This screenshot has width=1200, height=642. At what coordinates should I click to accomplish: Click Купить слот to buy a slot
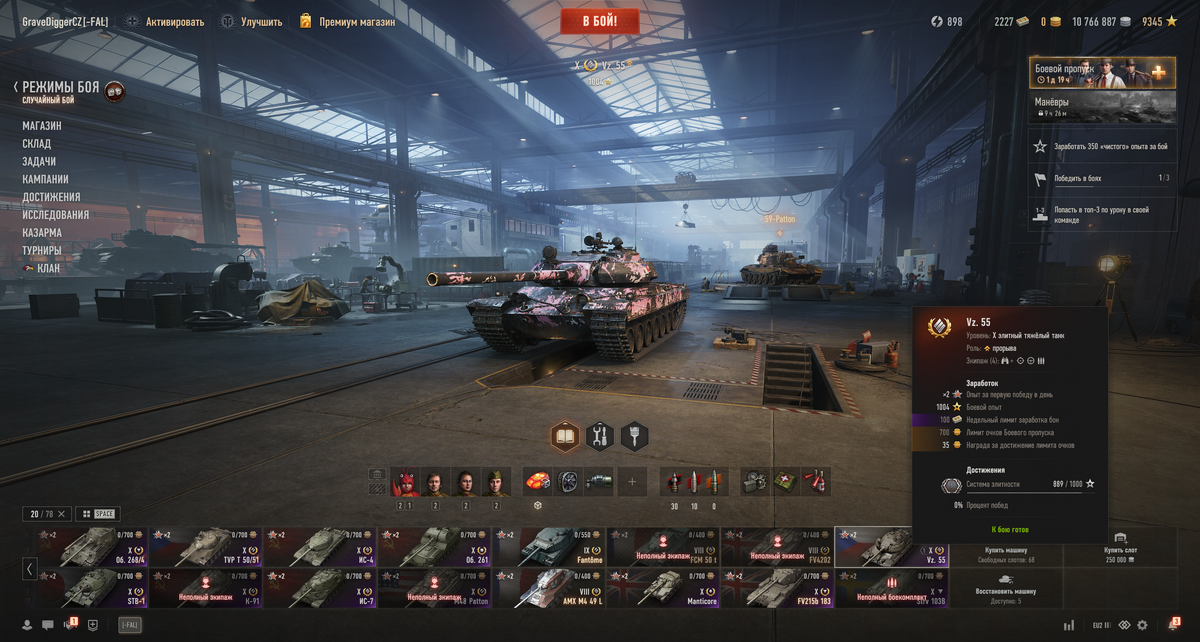click(1119, 548)
